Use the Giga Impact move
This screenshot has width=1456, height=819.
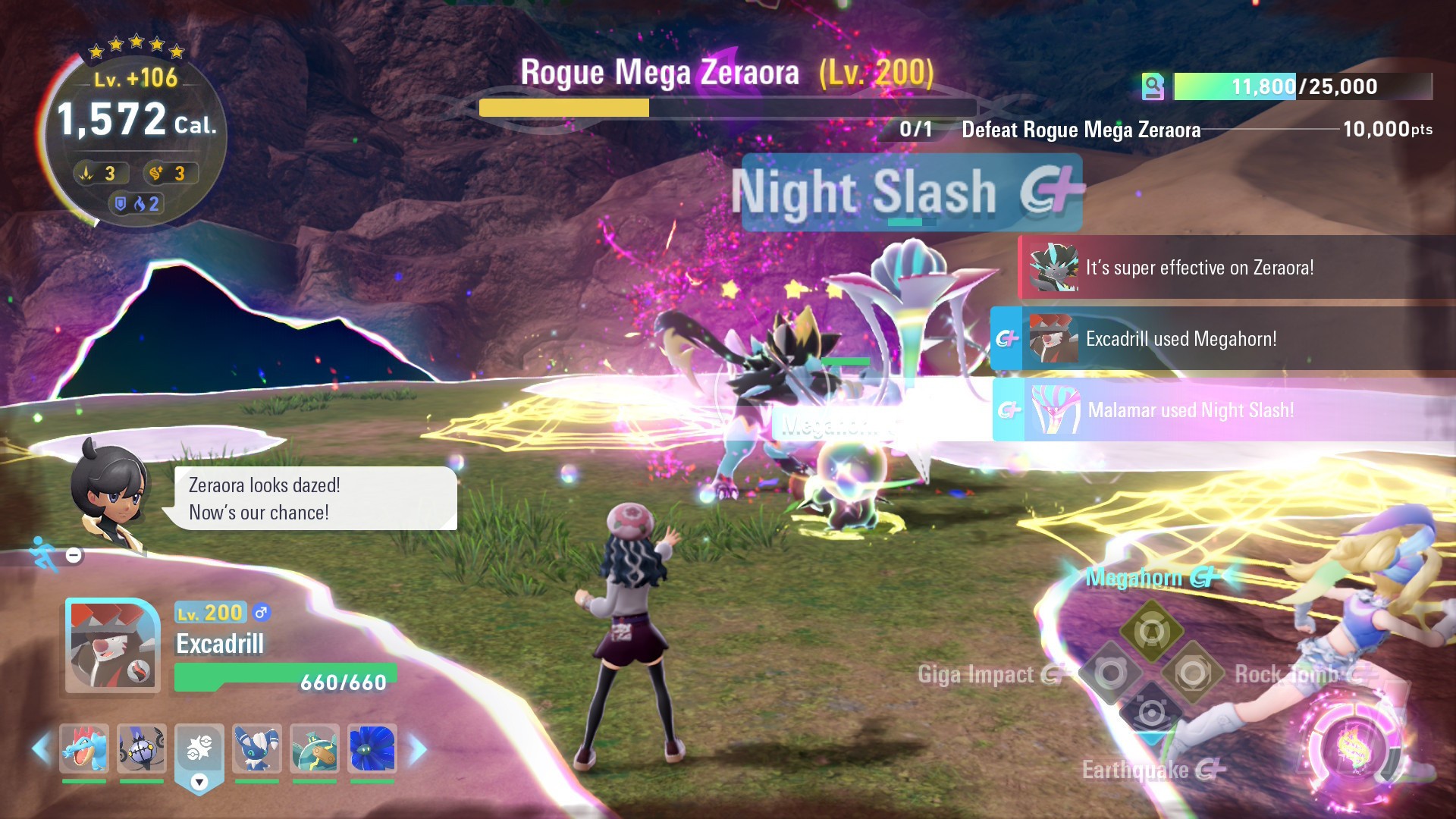pos(1110,673)
